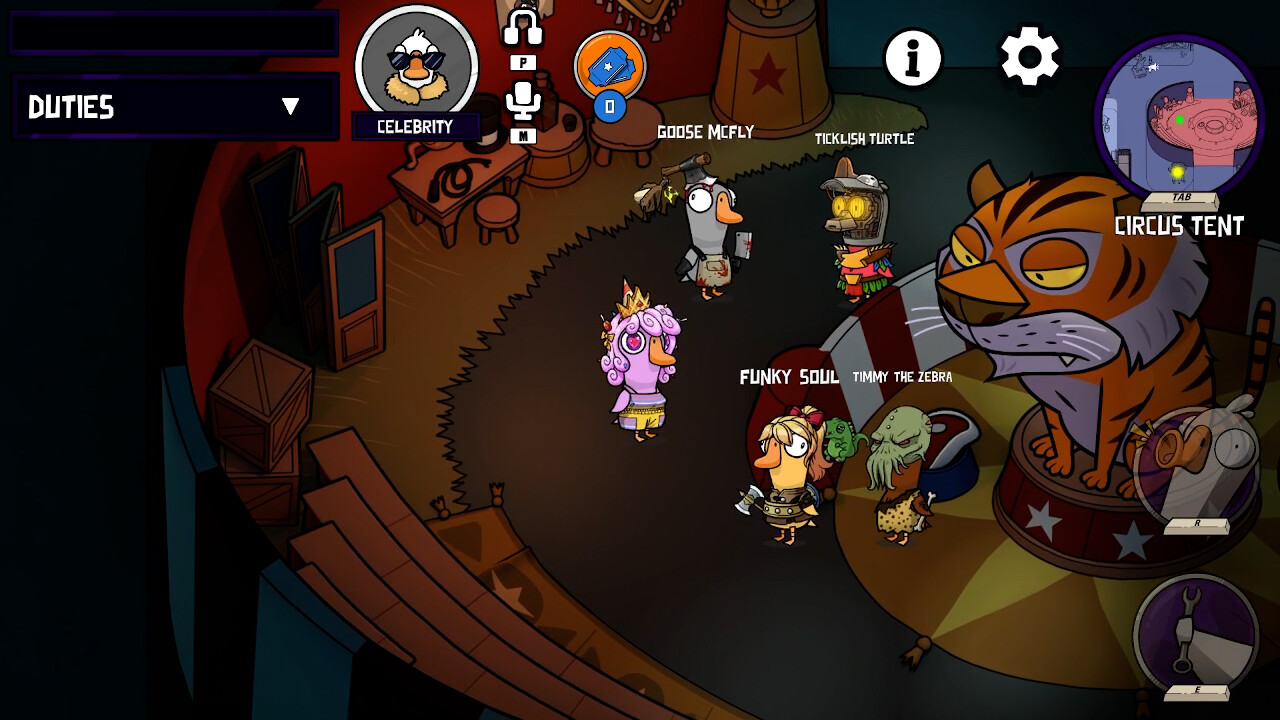Toggle push-to-talk with the P key button
Image resolution: width=1280 pixels, height=720 pixels.
521,60
